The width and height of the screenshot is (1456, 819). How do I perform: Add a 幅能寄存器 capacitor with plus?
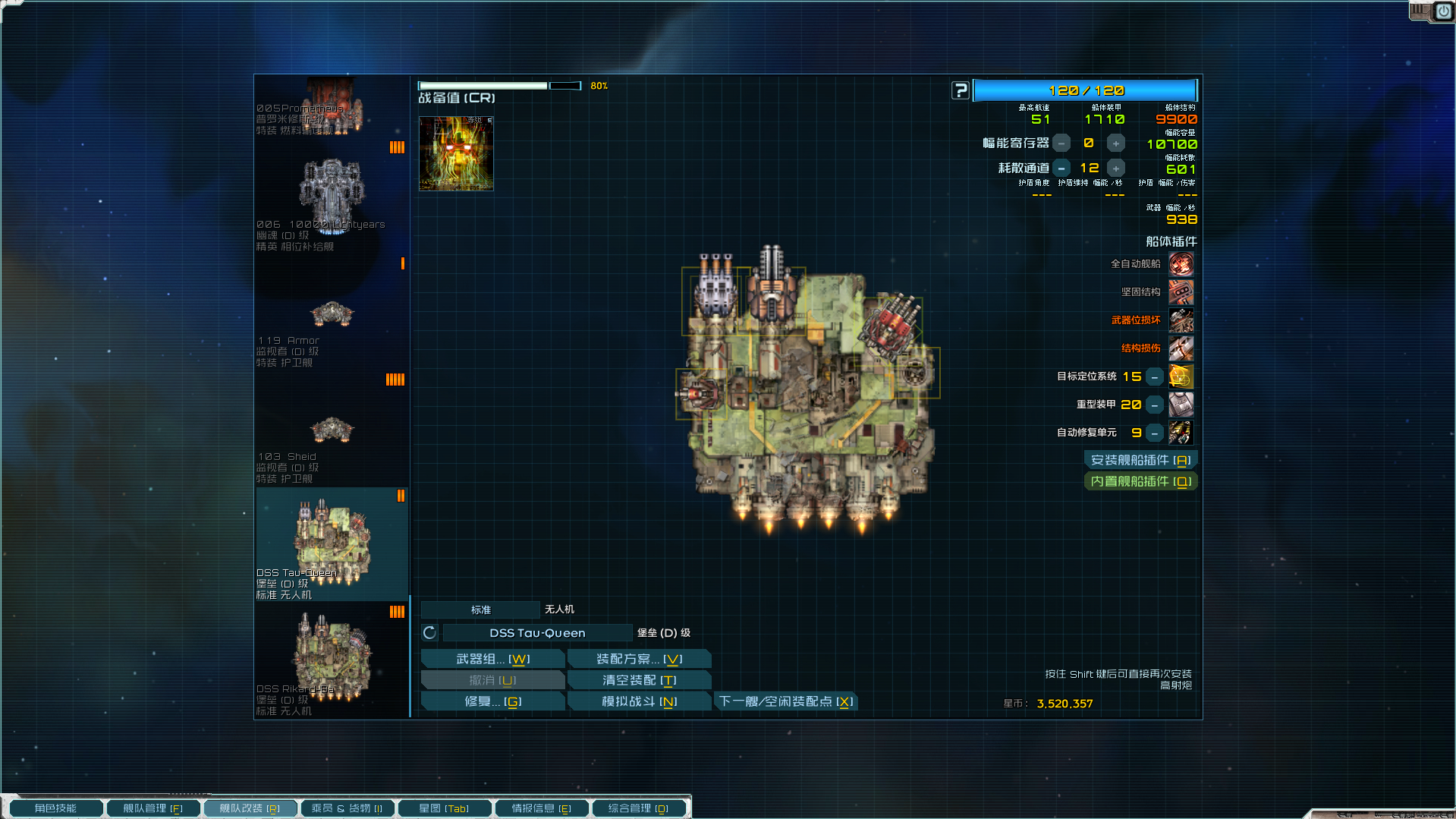tap(1115, 143)
